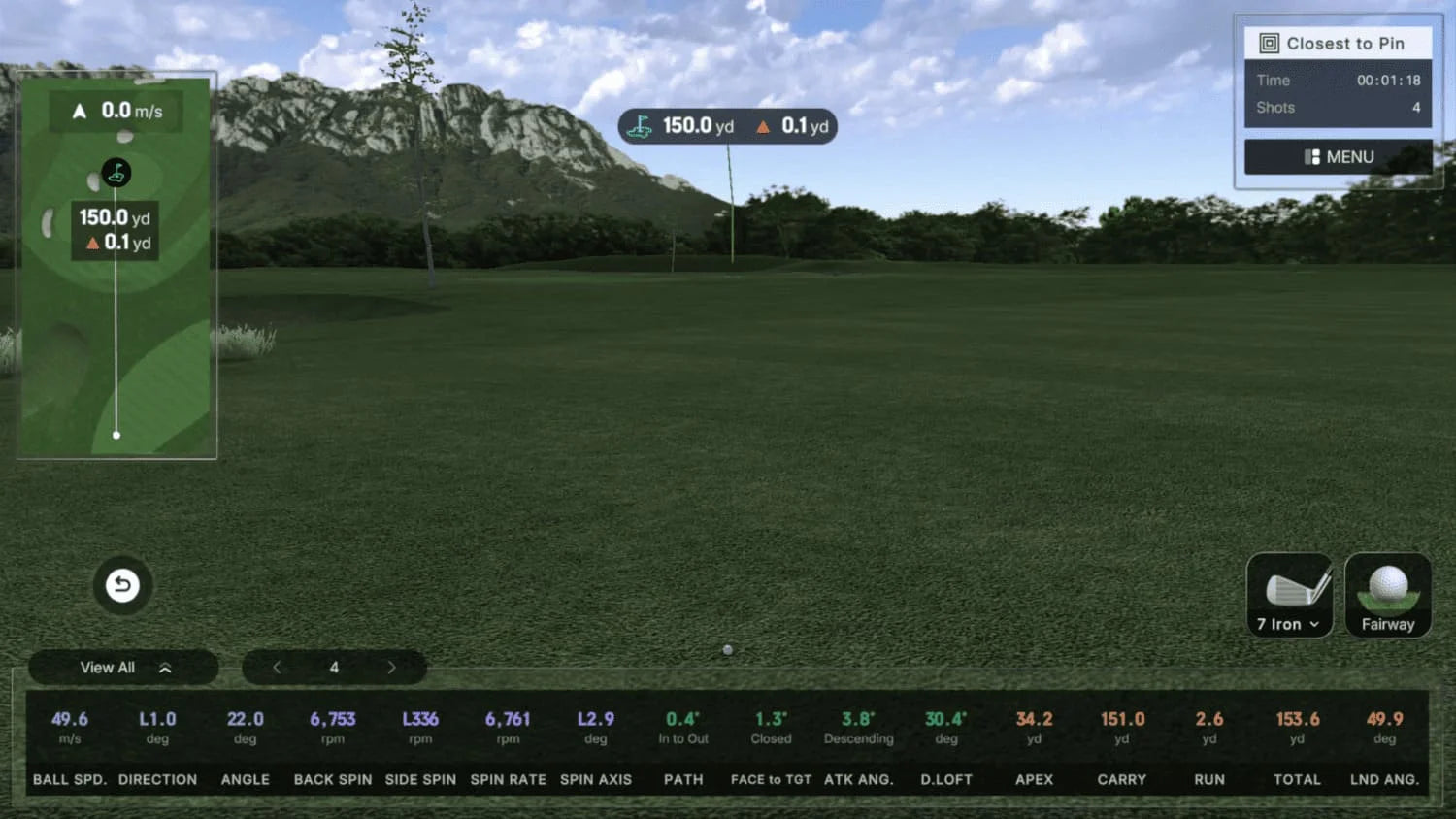Collapse the stats bar using the upward chevron

pos(166,667)
